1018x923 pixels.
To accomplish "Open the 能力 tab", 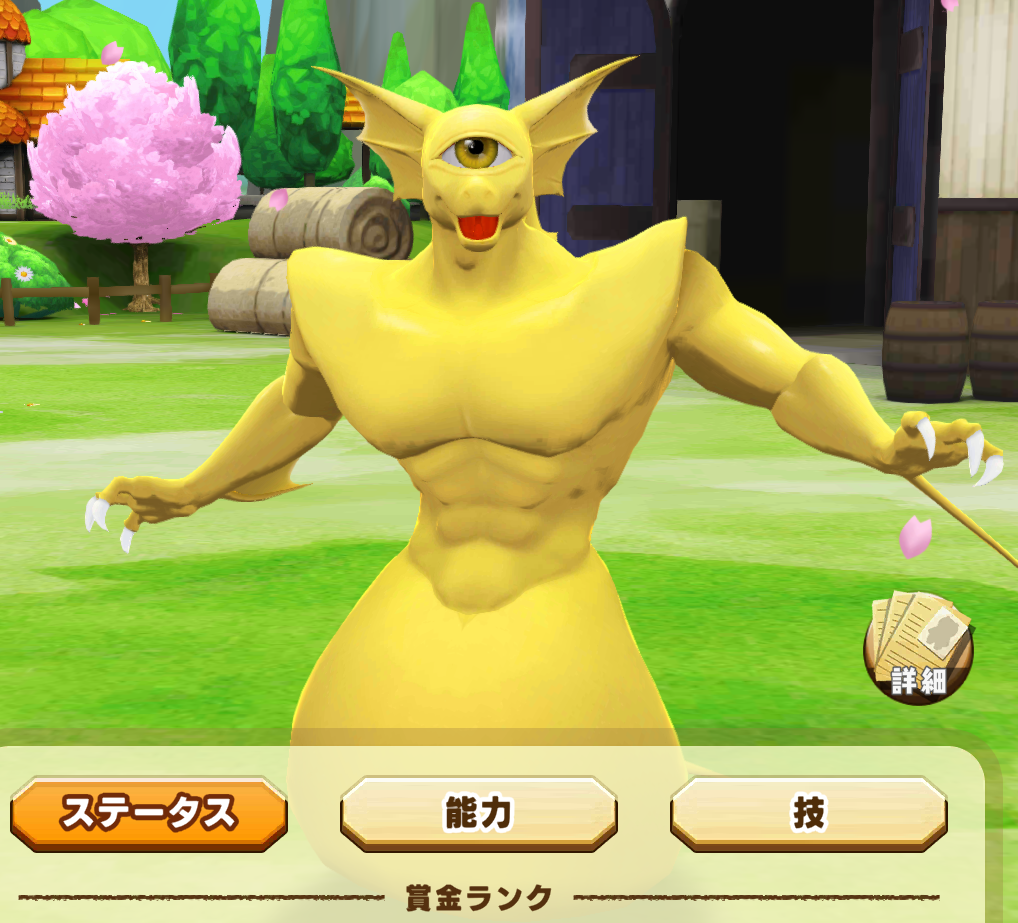I will (478, 814).
